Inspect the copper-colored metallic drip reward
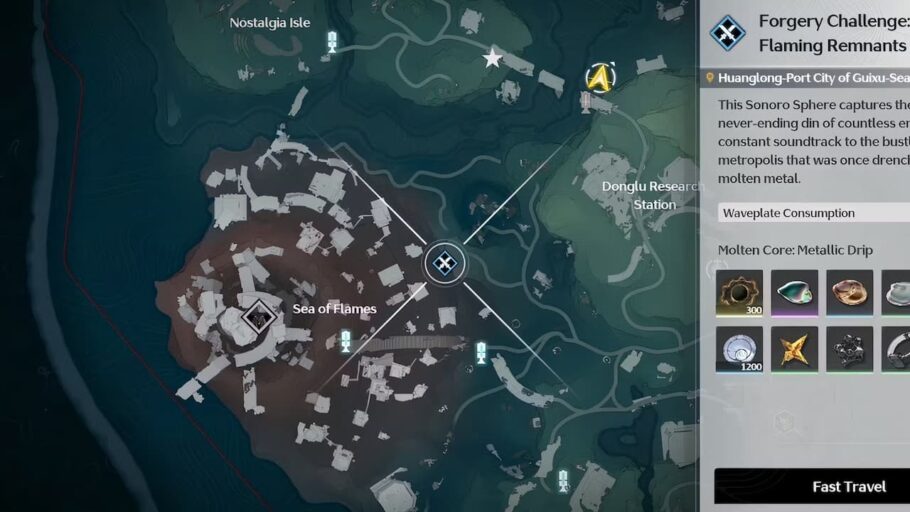This screenshot has height=512, width=910. [x=850, y=293]
